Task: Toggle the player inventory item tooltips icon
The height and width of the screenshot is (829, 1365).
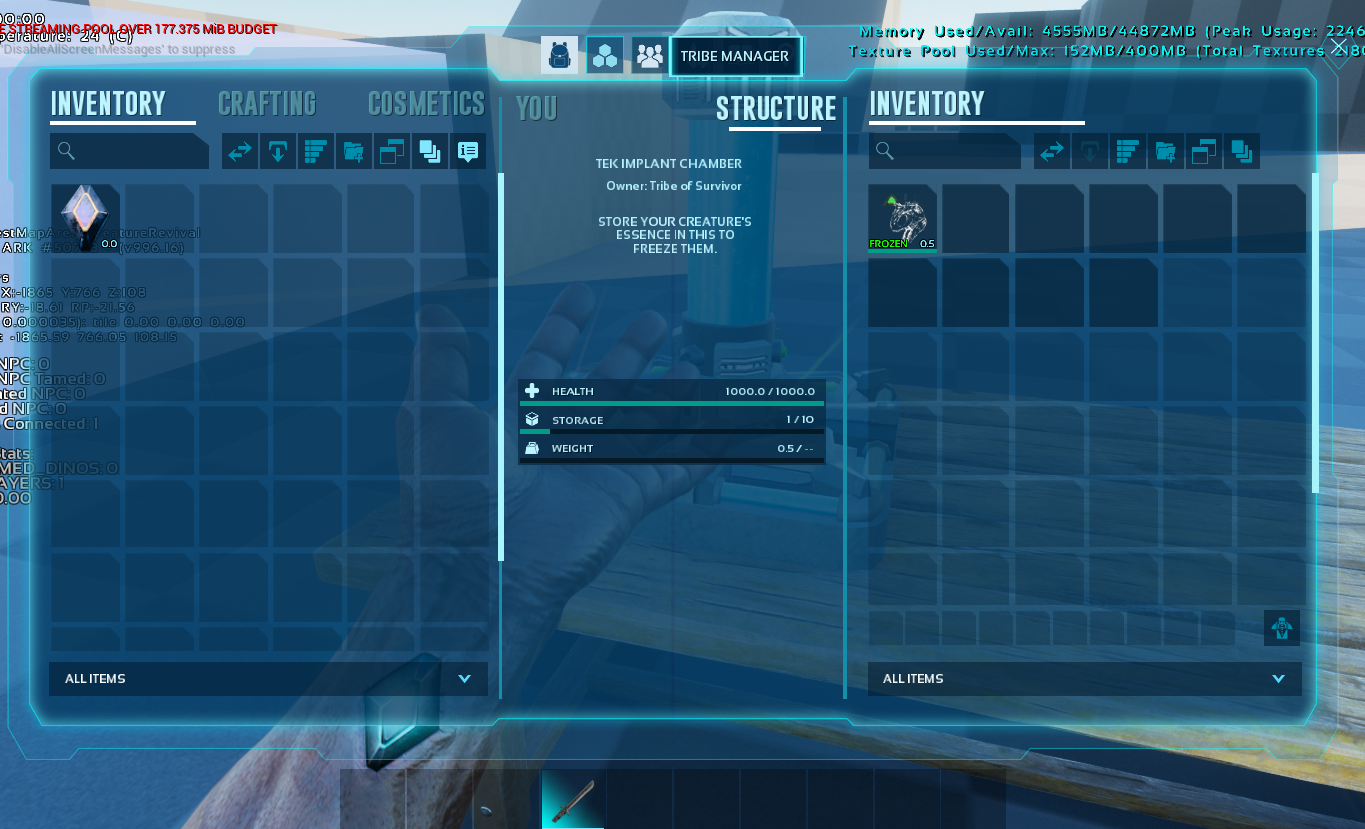Action: coord(467,152)
